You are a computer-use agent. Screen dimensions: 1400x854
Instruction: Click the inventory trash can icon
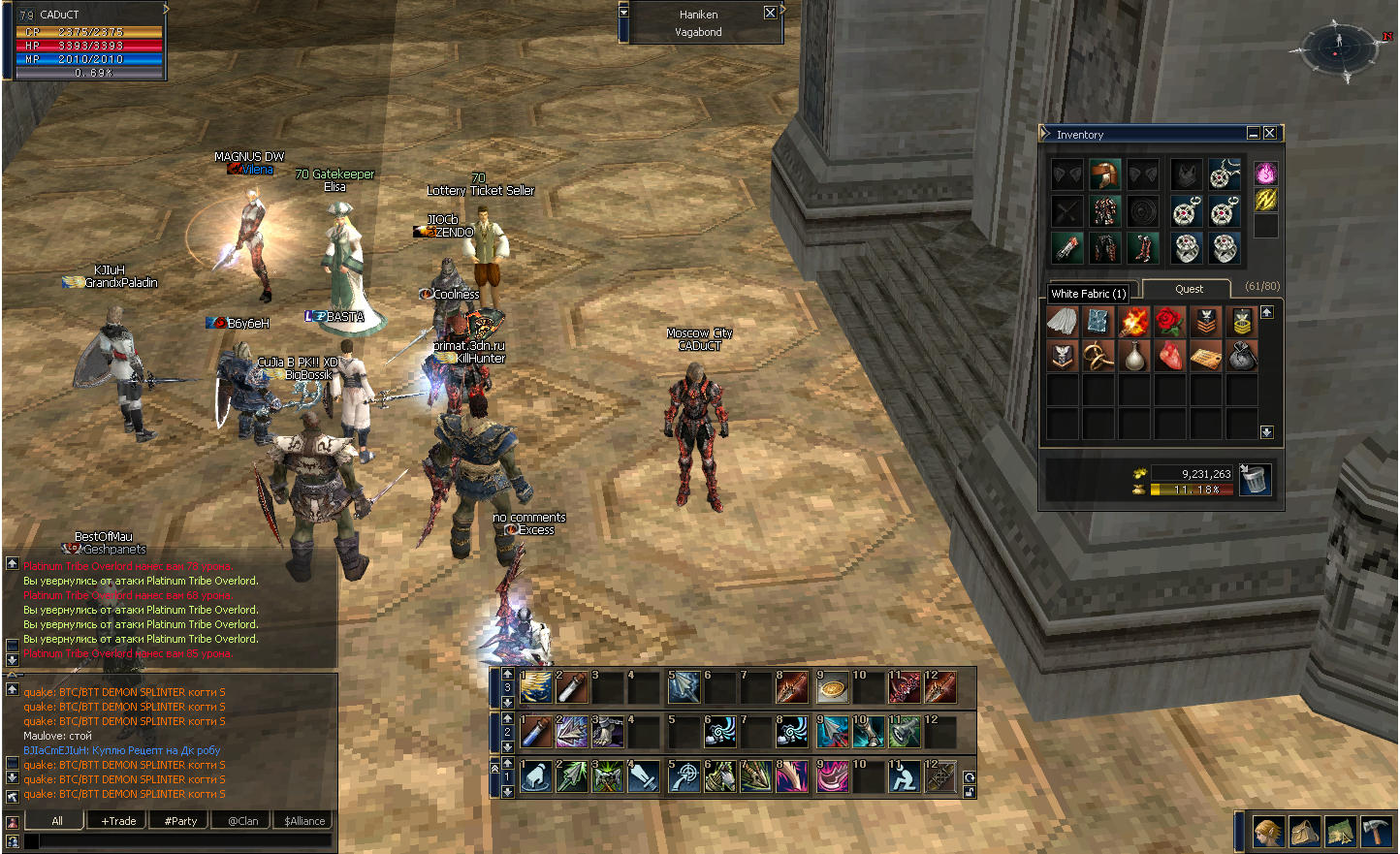click(x=1255, y=479)
